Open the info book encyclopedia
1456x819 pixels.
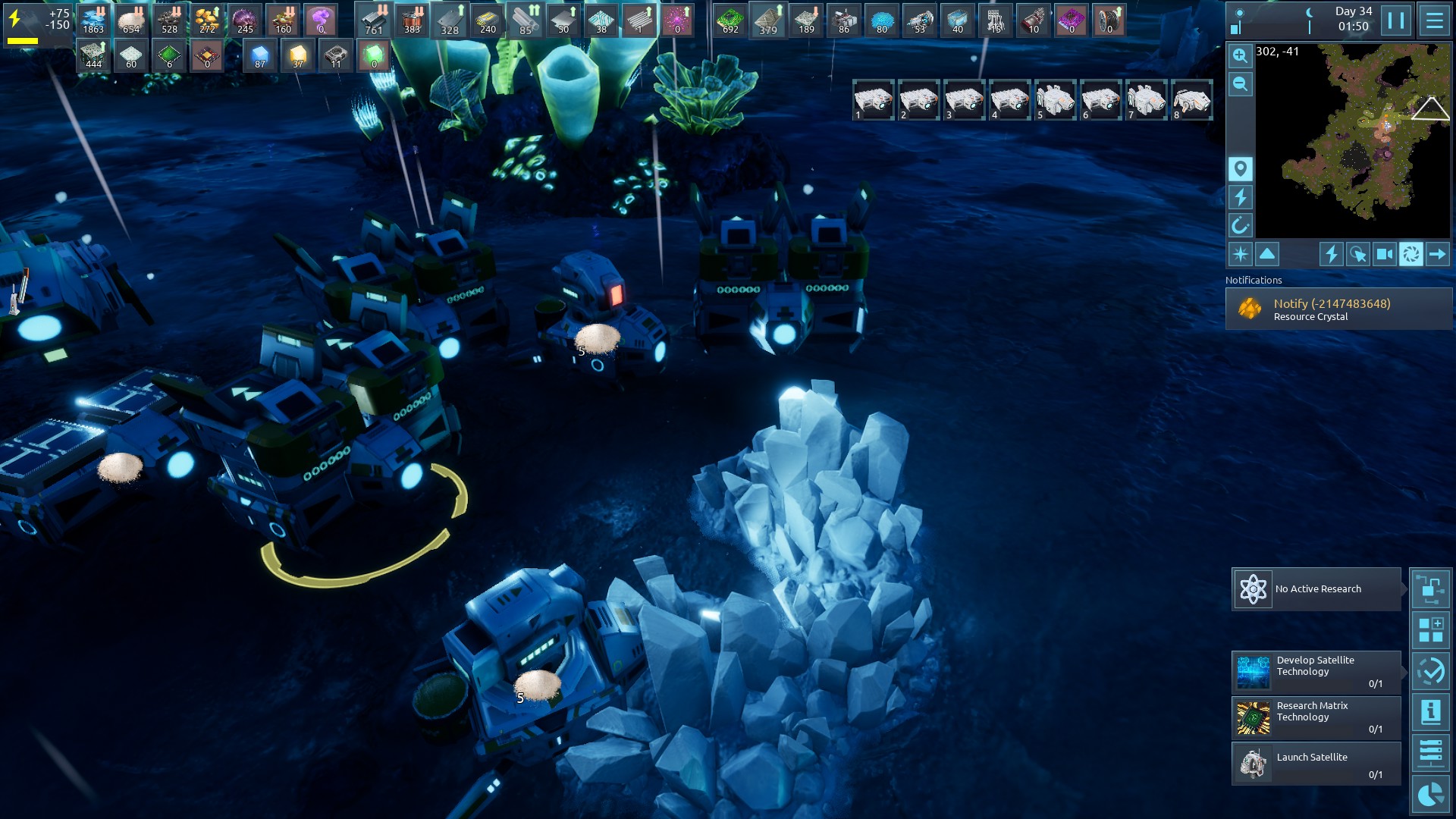(1430, 712)
